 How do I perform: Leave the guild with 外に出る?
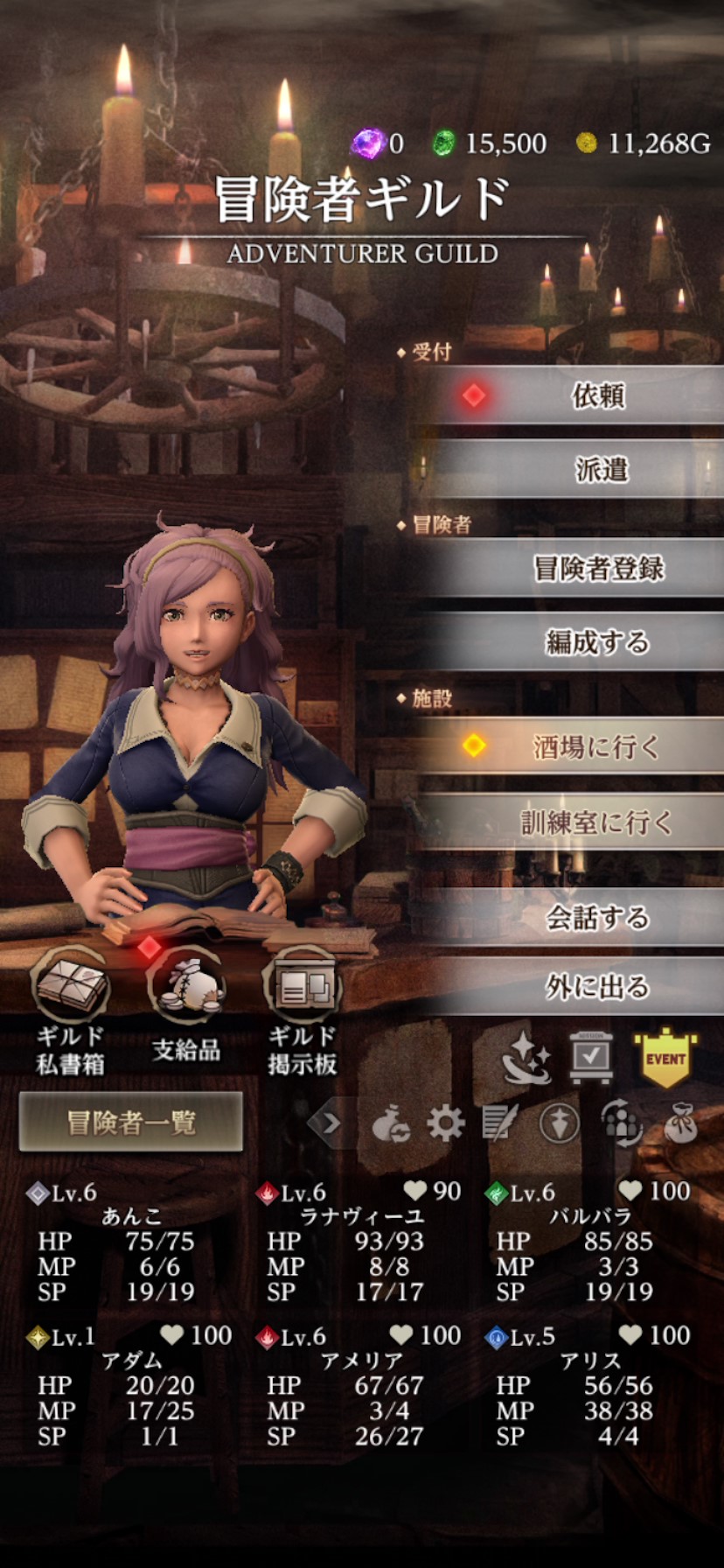(598, 987)
